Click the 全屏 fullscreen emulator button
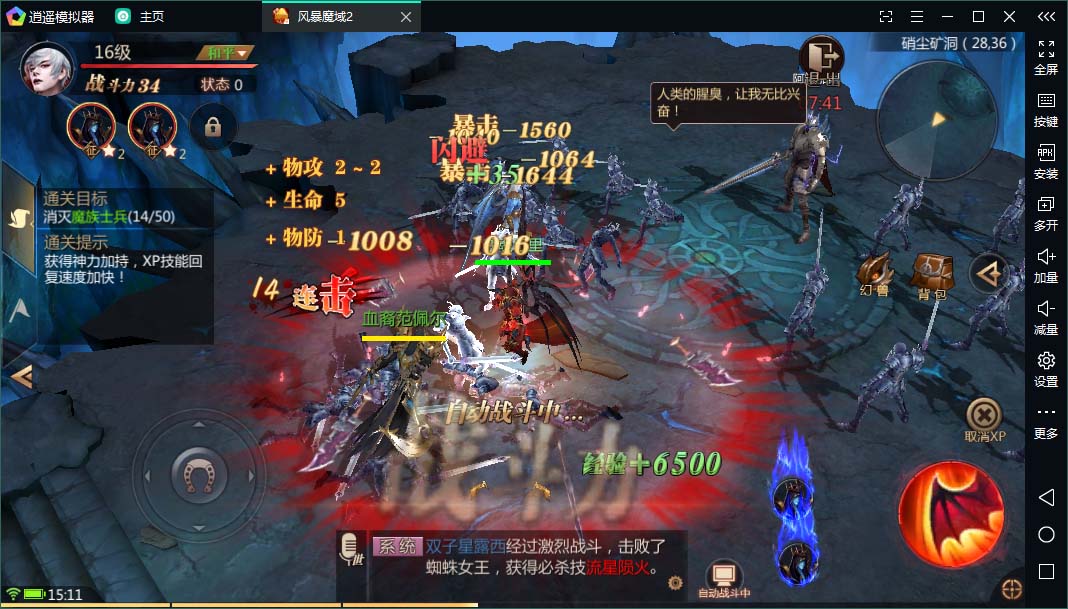1068x609 pixels. (1046, 56)
